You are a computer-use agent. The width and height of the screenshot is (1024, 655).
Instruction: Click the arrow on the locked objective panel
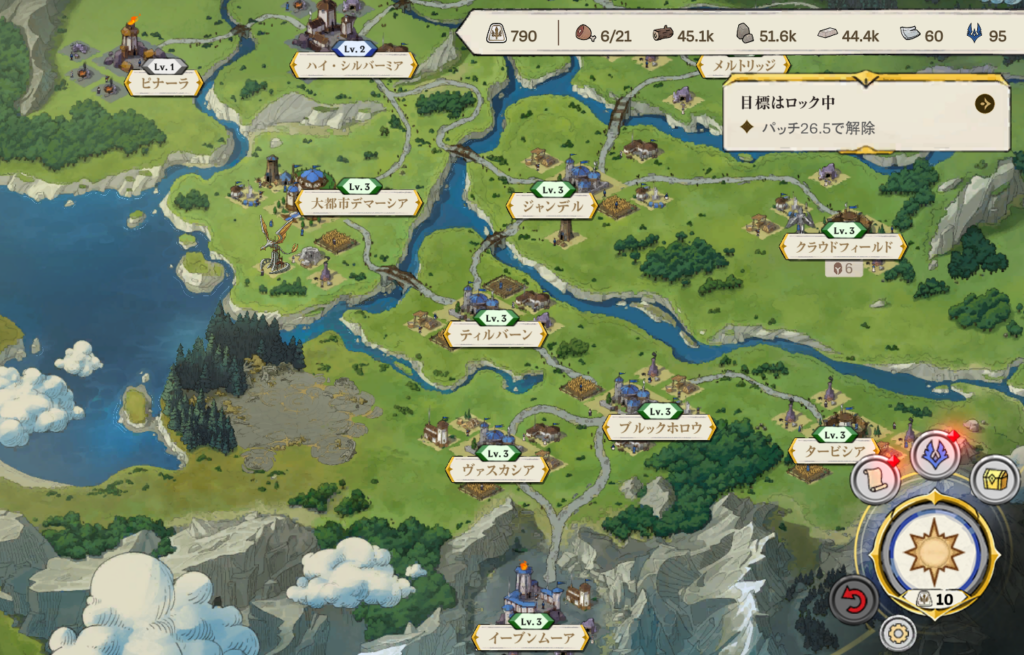(985, 103)
